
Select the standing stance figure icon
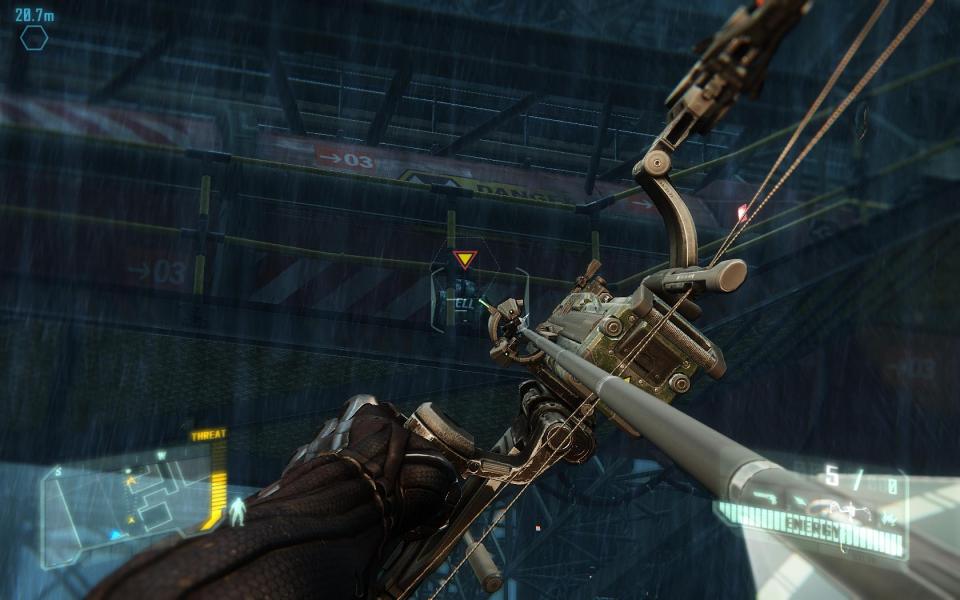pyautogui.click(x=237, y=511)
